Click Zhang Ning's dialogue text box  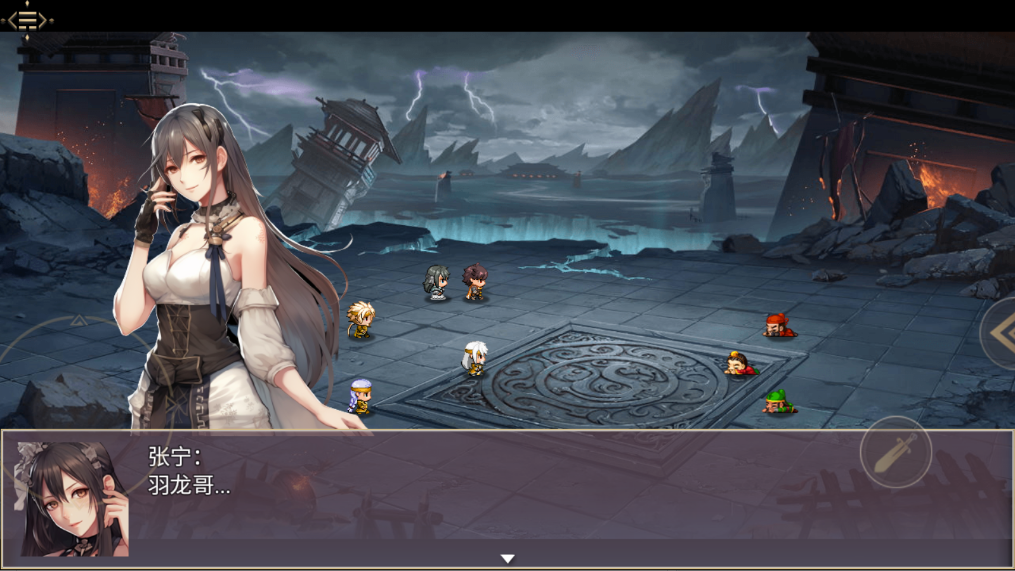click(x=500, y=490)
